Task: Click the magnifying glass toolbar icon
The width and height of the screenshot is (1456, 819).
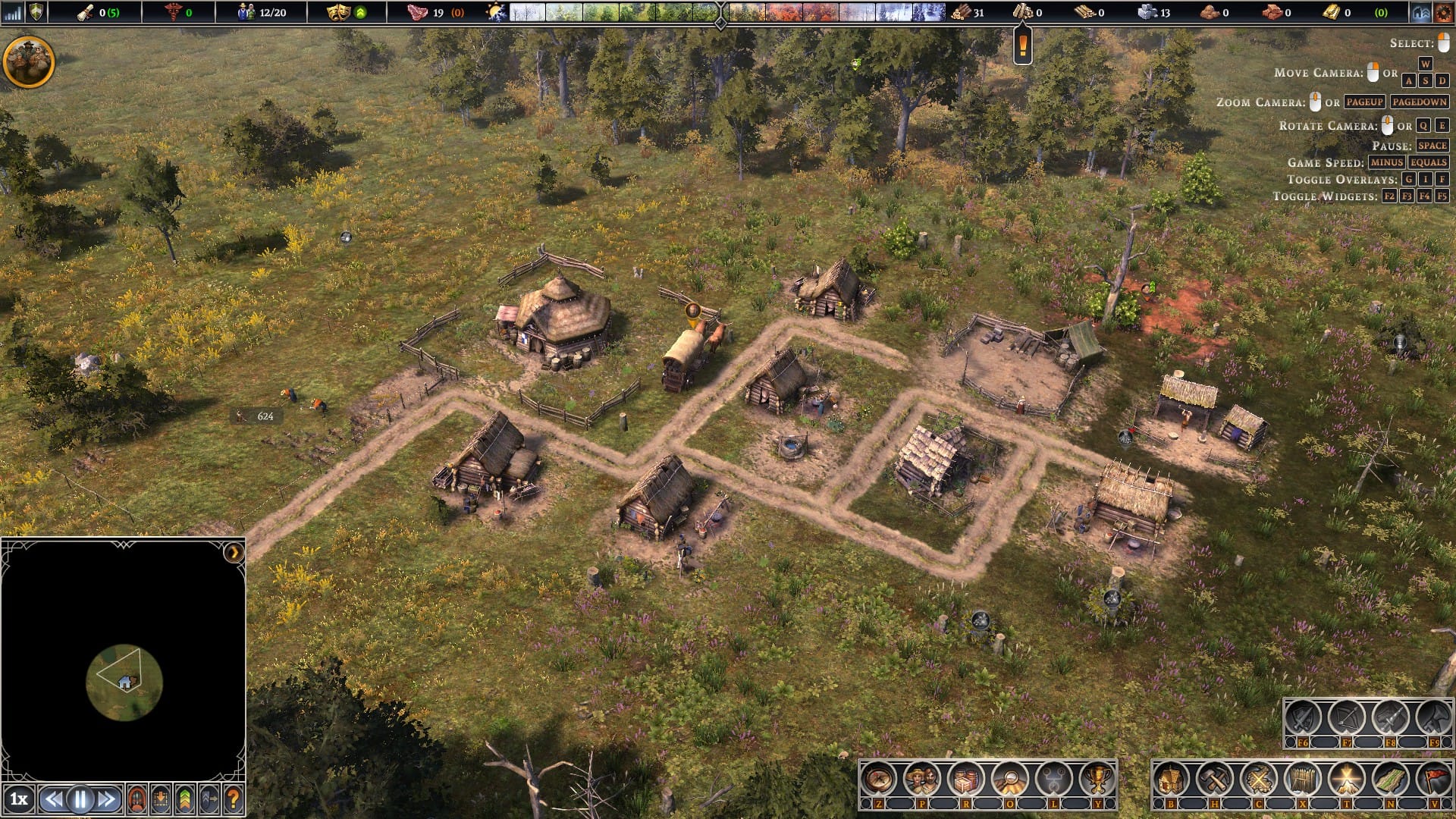Action: click(x=1010, y=779)
